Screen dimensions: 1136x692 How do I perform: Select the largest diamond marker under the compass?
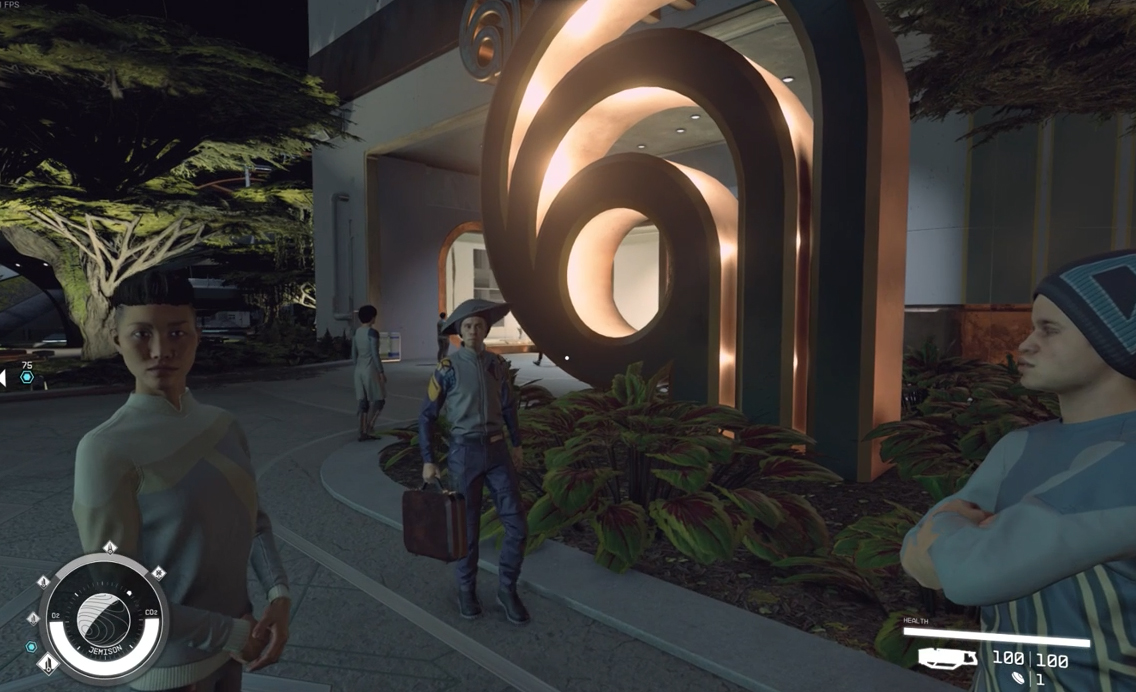(x=48, y=663)
